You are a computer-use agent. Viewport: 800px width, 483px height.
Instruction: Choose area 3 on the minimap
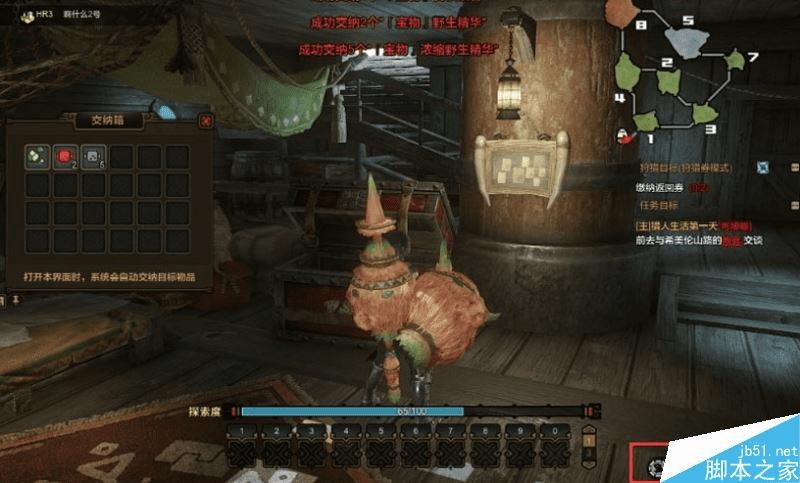tap(704, 112)
